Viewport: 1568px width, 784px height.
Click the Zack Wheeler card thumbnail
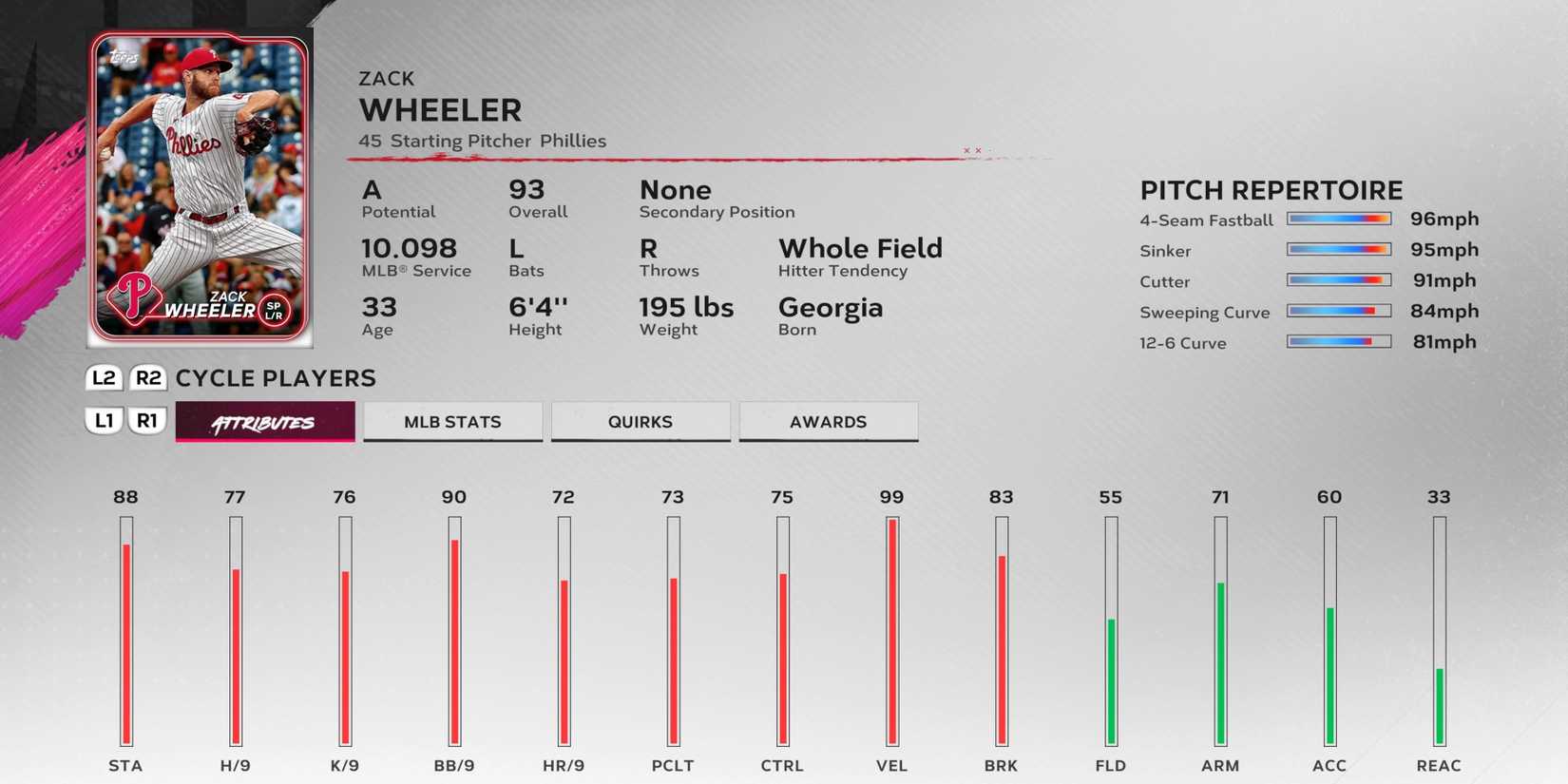click(201, 181)
